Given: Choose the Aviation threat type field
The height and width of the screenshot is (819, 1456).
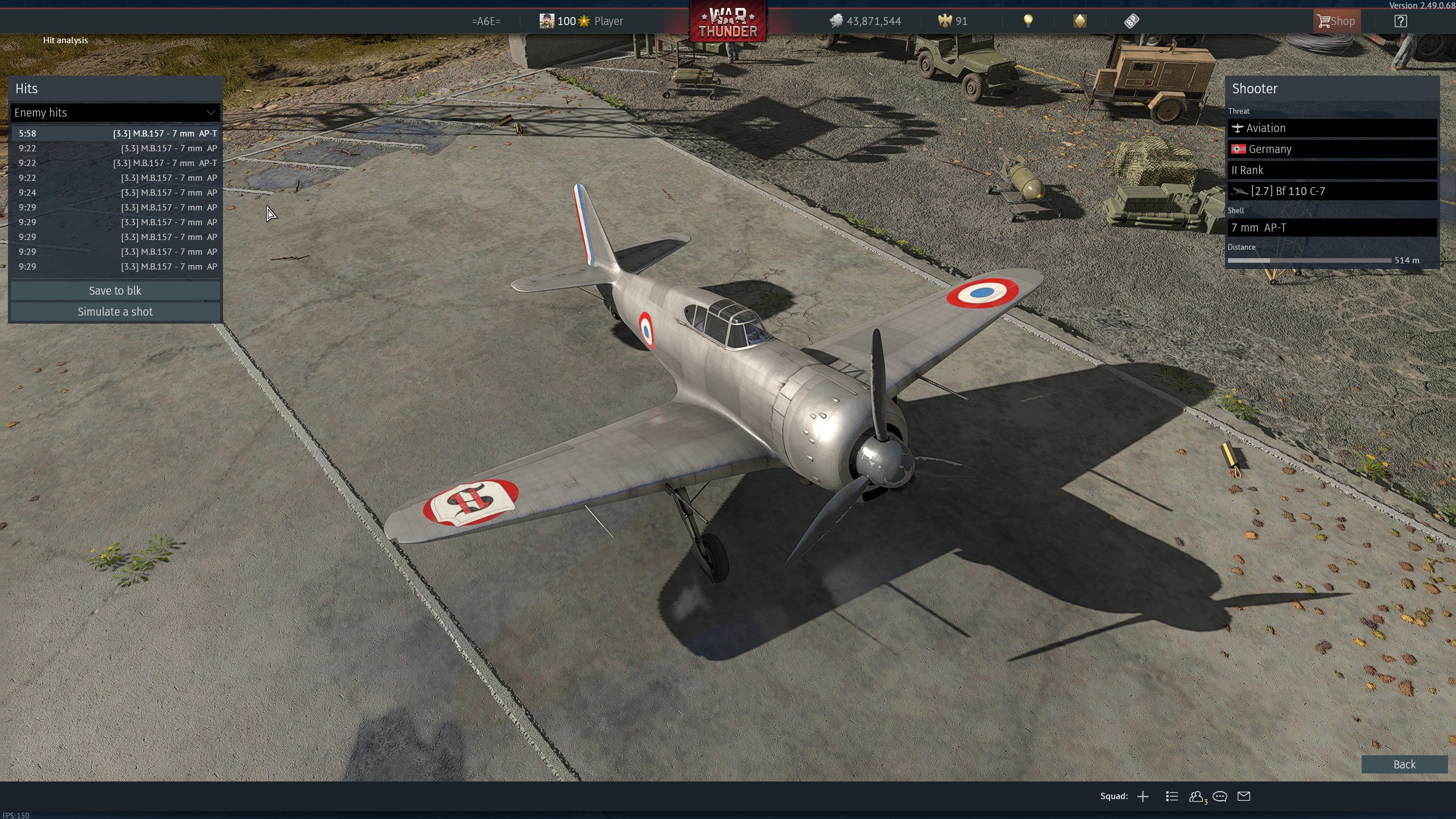Looking at the screenshot, I should 1331,128.
